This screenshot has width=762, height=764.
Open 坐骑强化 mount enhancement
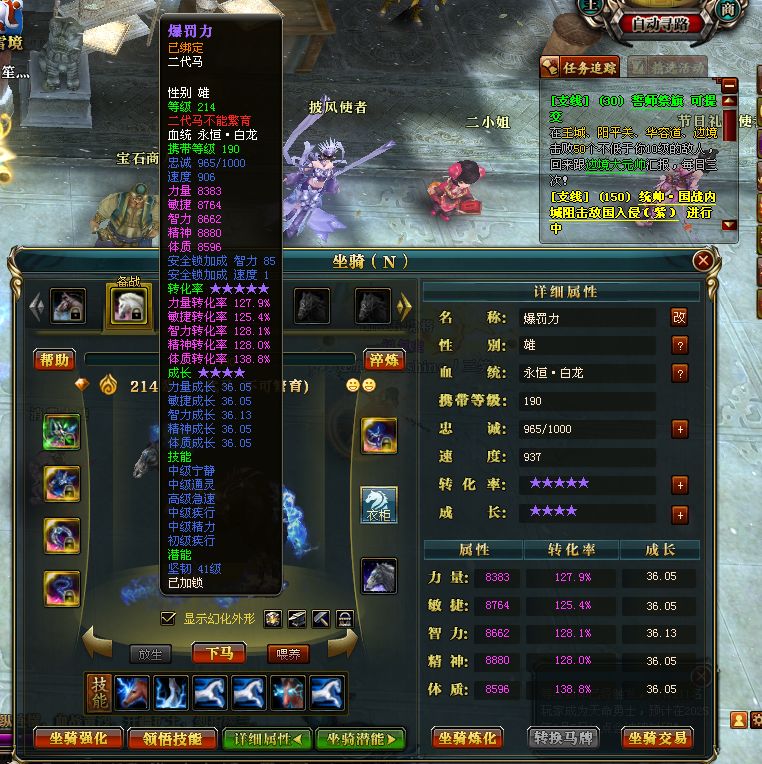(78, 739)
